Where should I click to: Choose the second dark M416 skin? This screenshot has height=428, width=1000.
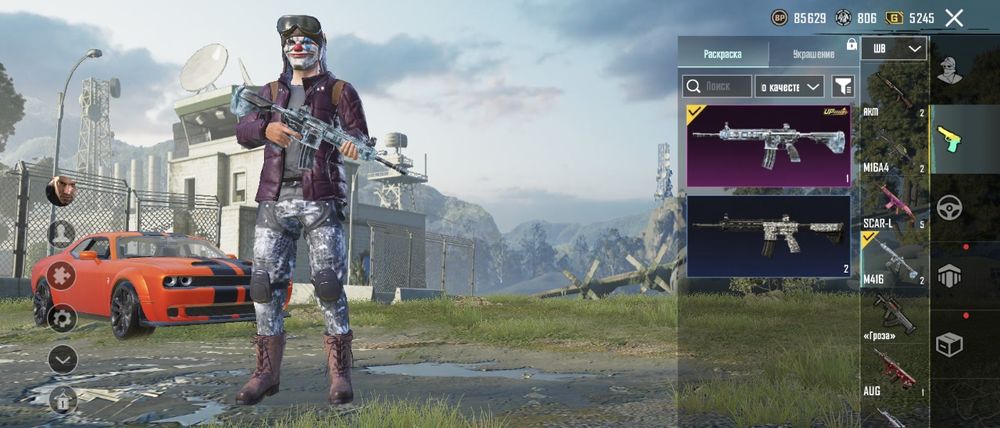768,235
